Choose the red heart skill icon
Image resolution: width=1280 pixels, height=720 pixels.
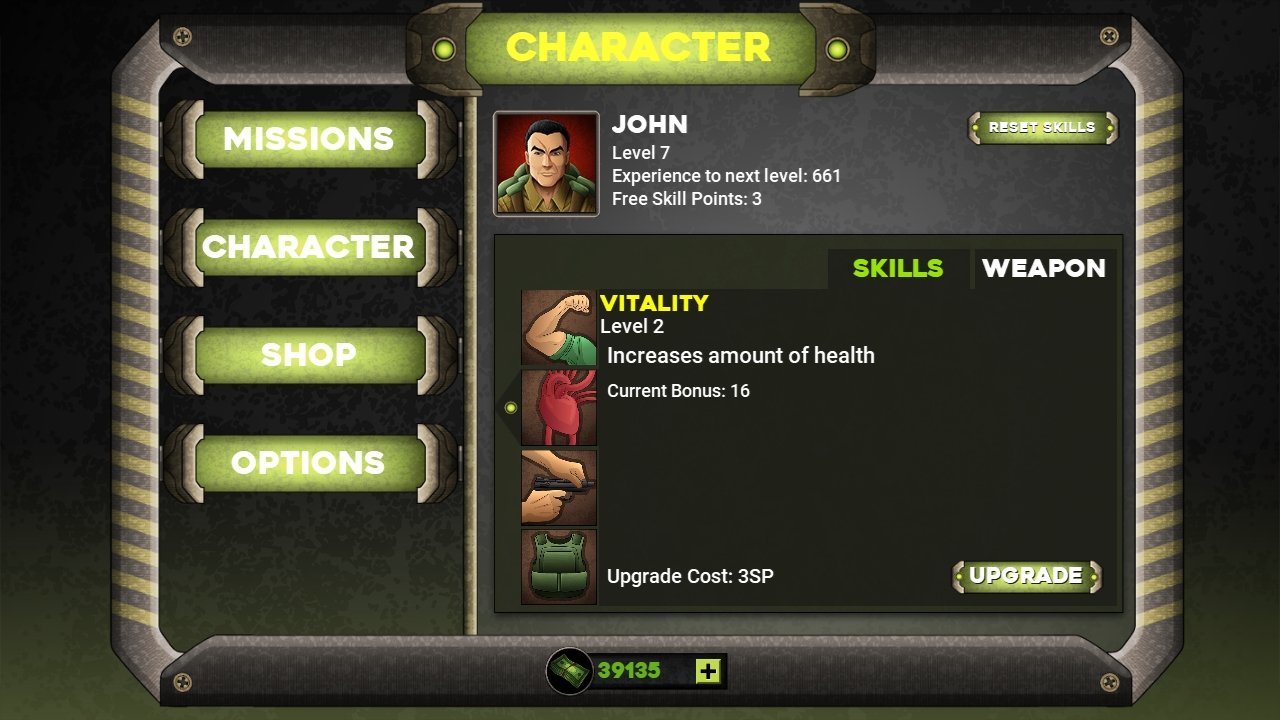pyautogui.click(x=559, y=407)
